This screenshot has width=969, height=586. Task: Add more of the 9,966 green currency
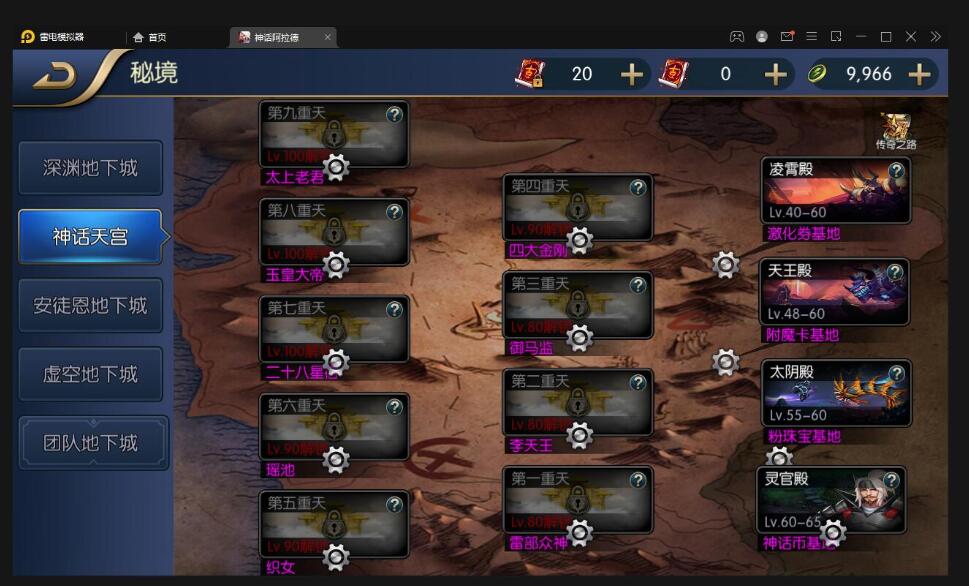coord(919,74)
